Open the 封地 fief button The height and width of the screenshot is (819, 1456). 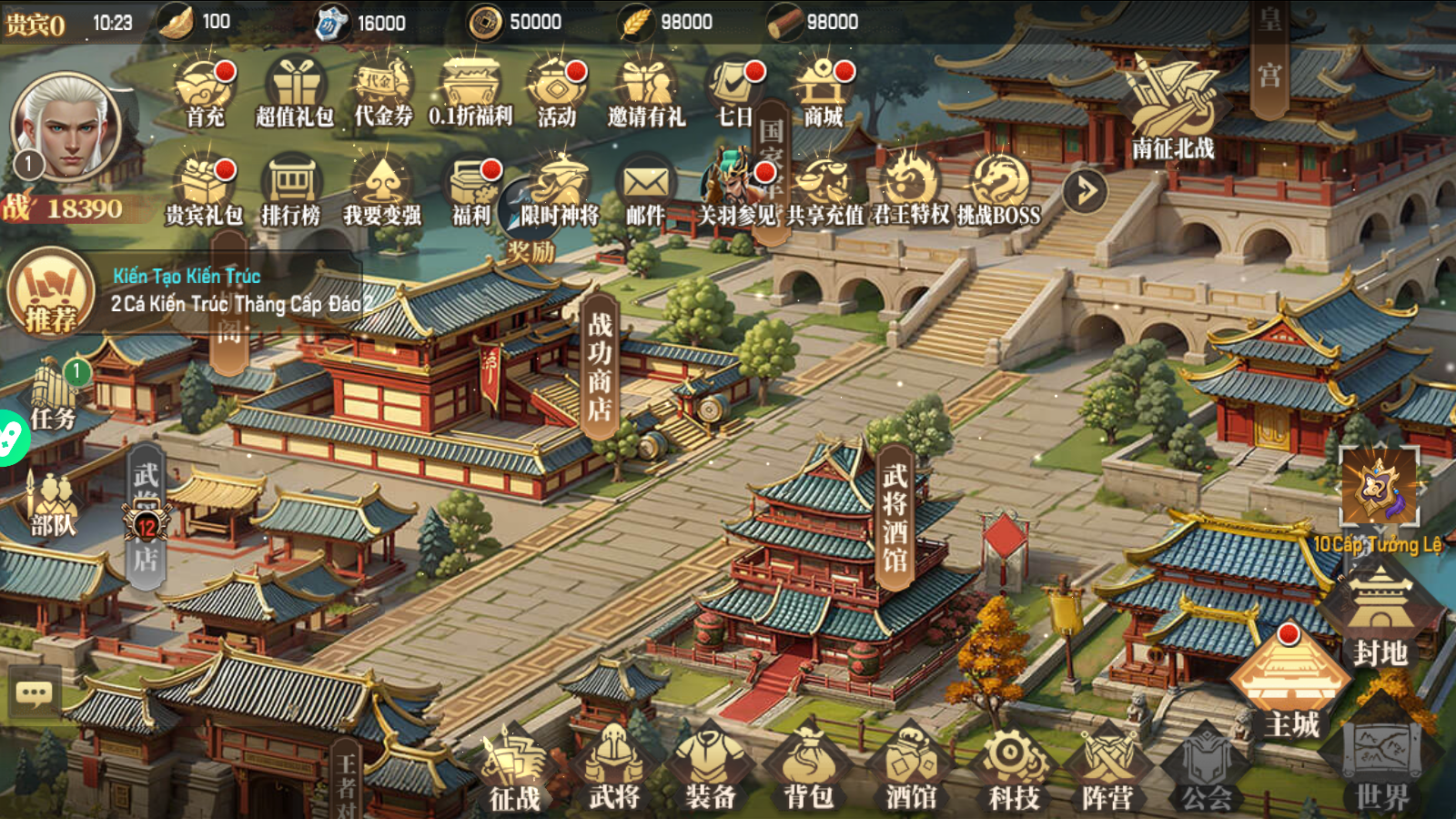(1380, 619)
